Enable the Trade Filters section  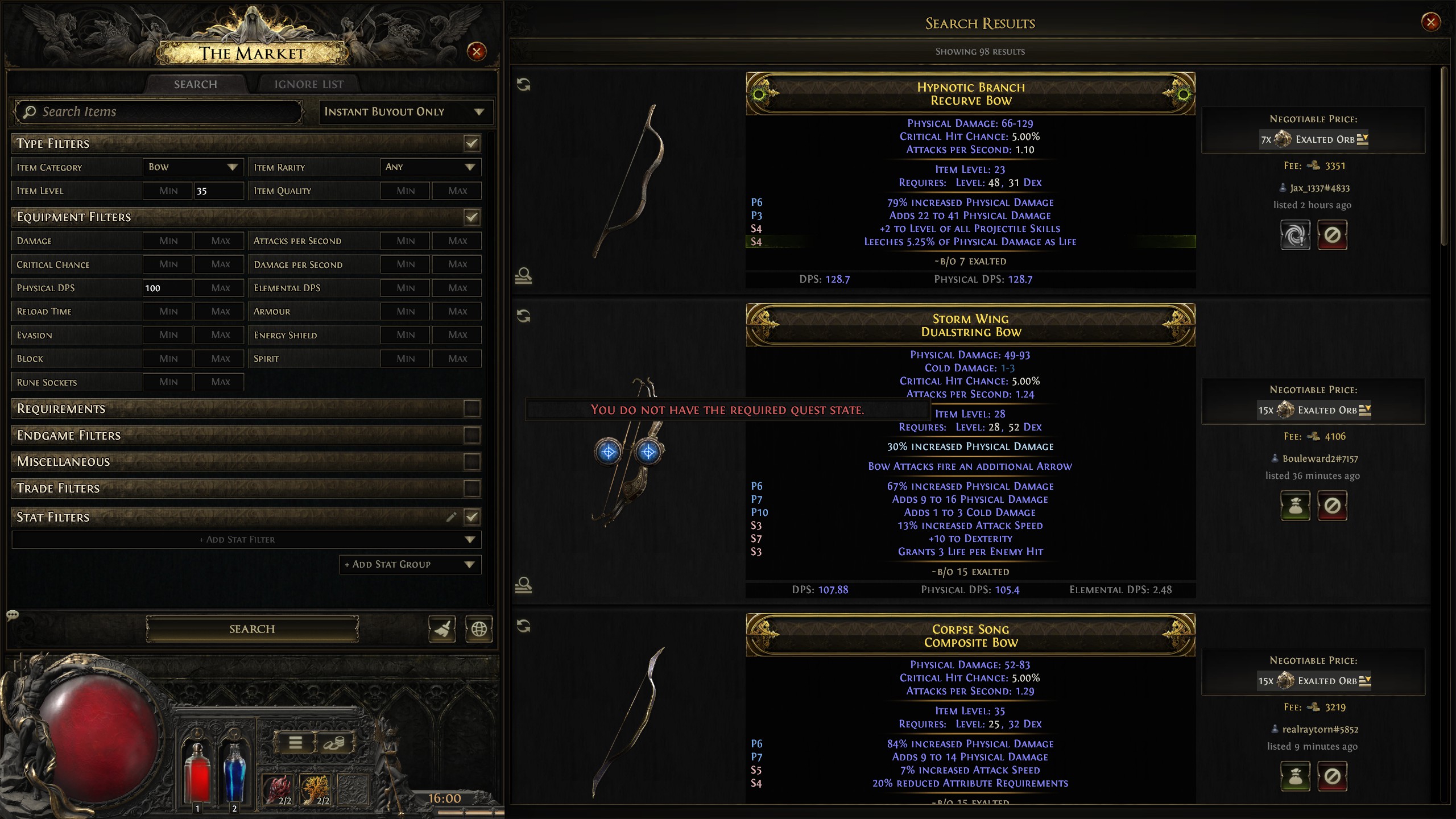pyautogui.click(x=471, y=488)
